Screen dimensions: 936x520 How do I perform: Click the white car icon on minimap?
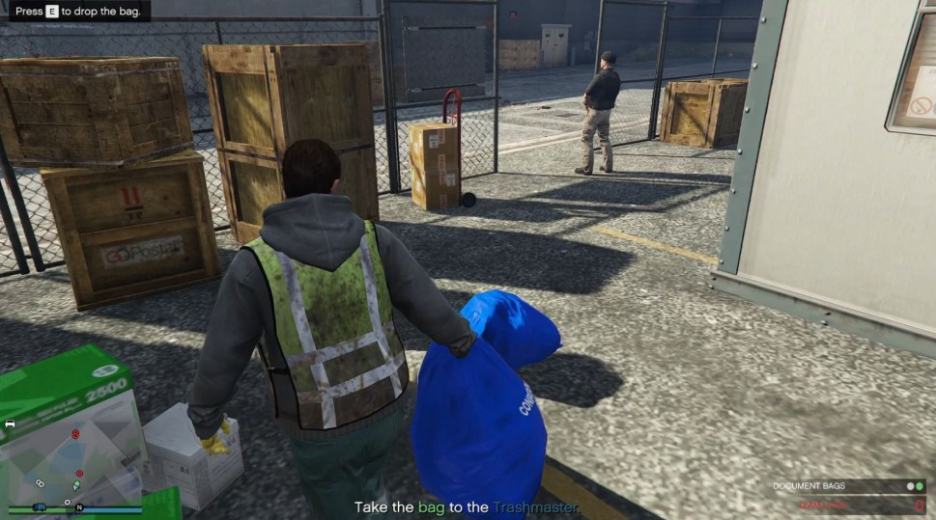pyautogui.click(x=10, y=424)
